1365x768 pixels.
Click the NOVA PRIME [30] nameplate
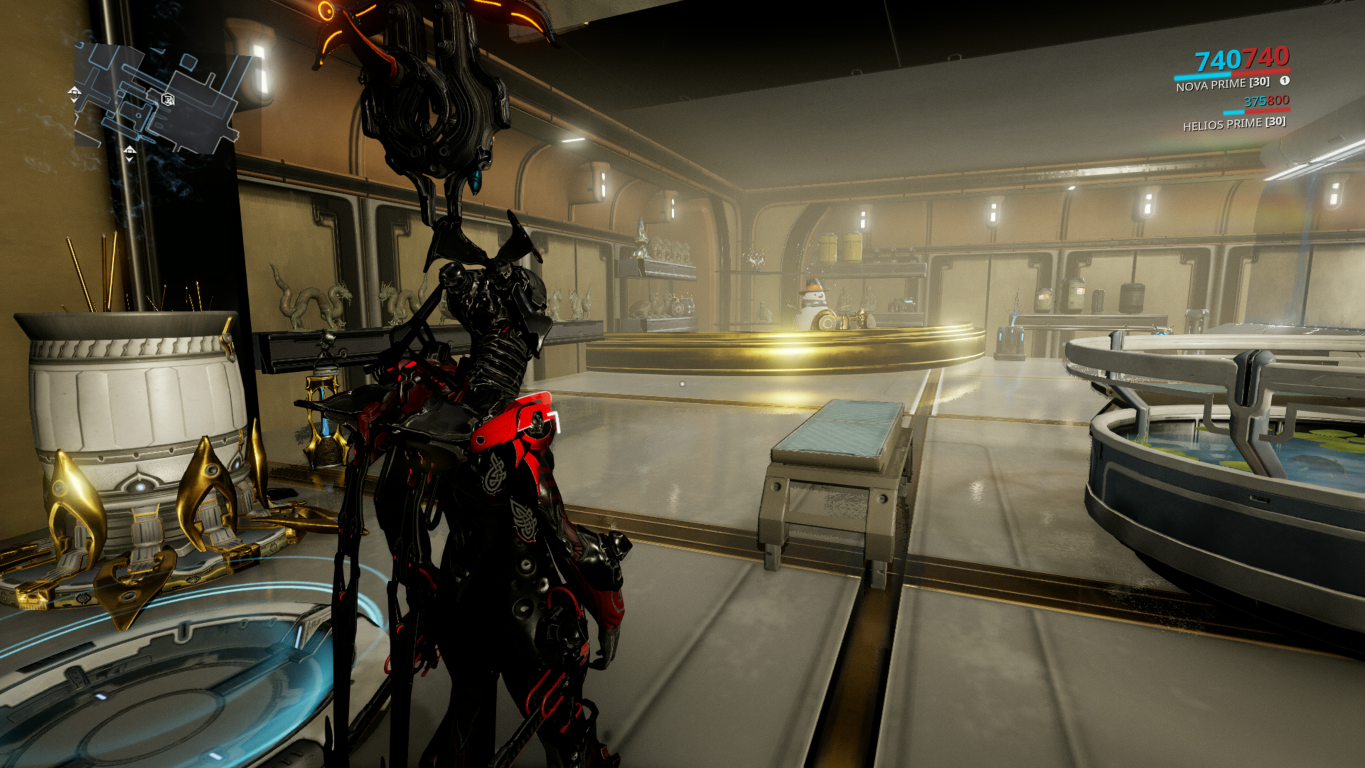[x=1222, y=83]
